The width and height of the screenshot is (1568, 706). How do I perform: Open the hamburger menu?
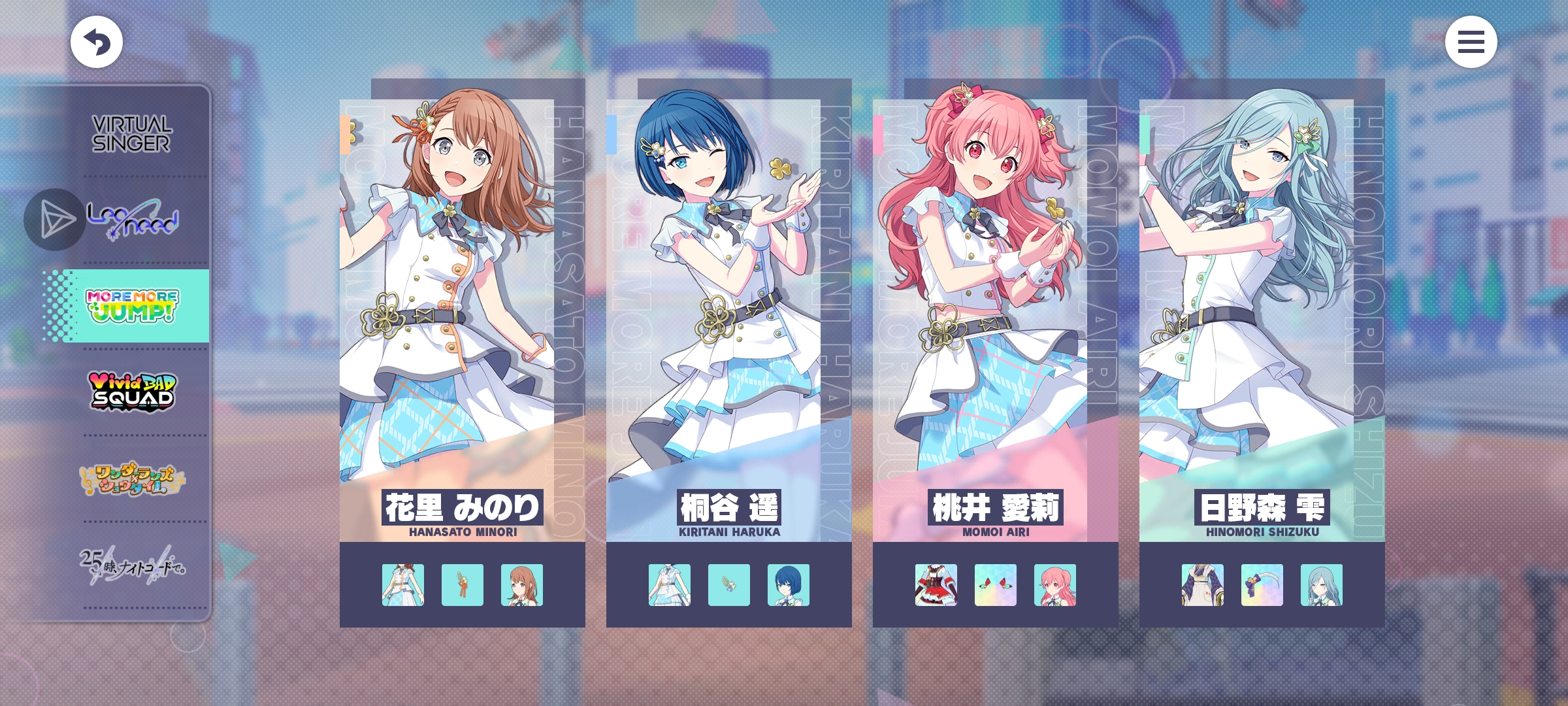[x=1471, y=42]
